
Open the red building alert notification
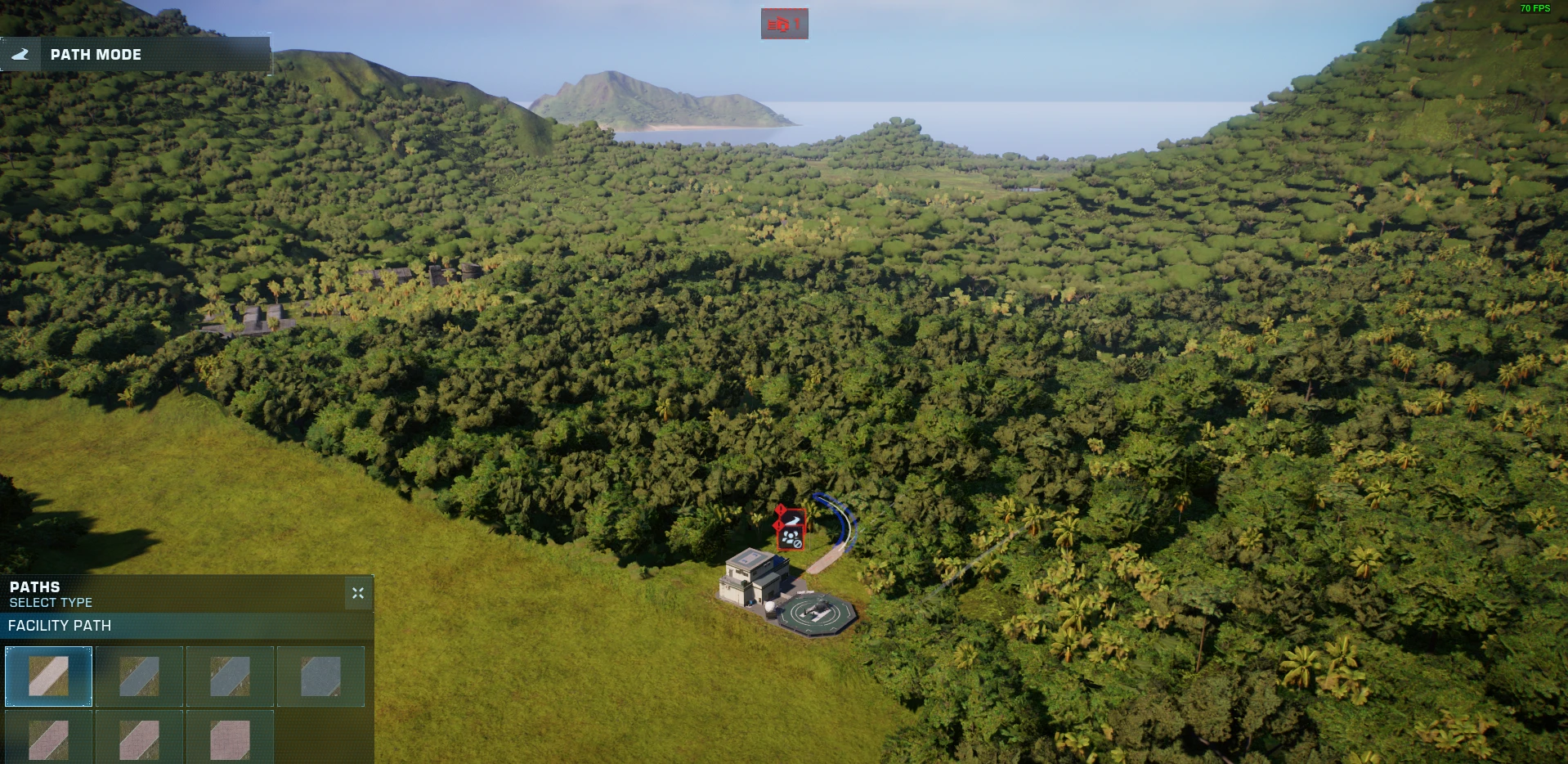tap(784, 24)
